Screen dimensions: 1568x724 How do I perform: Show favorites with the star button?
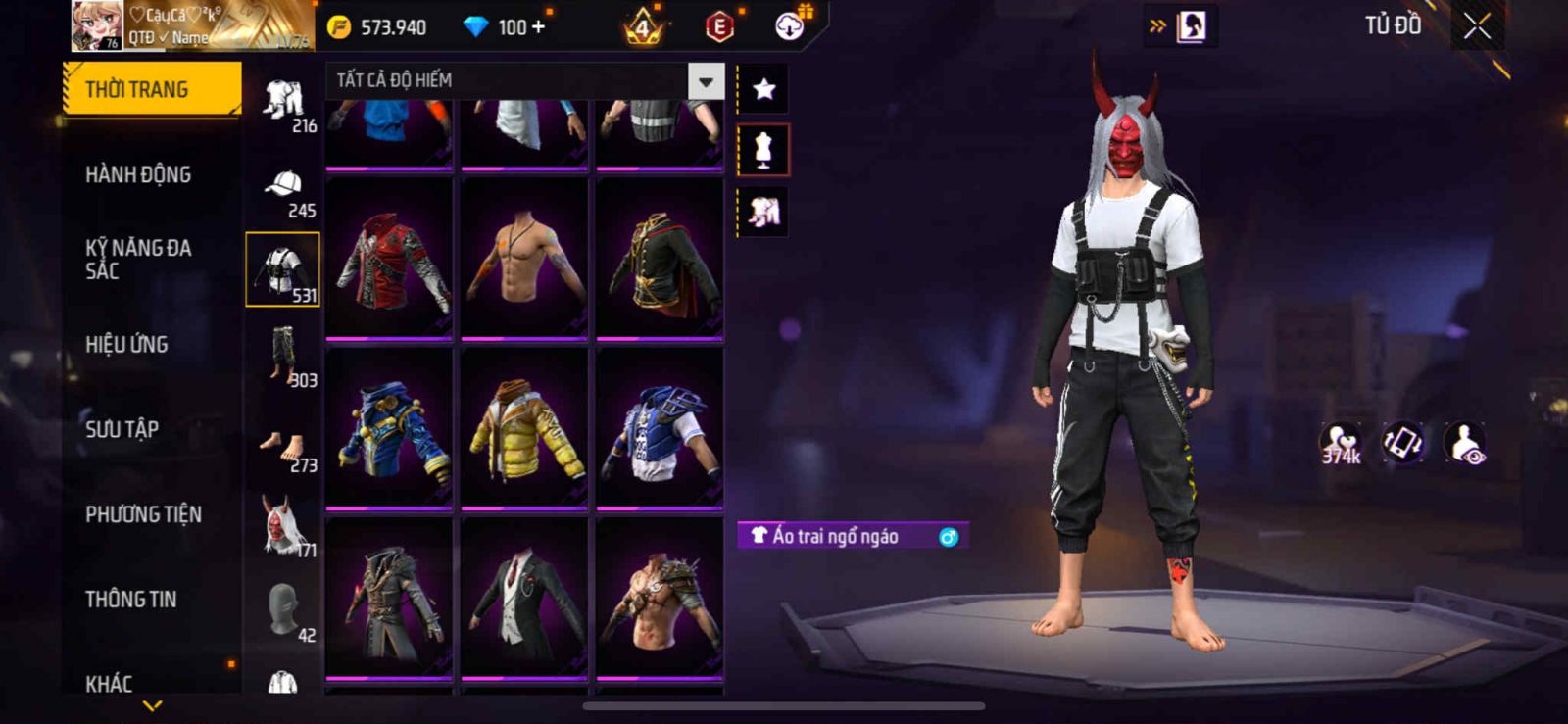763,90
